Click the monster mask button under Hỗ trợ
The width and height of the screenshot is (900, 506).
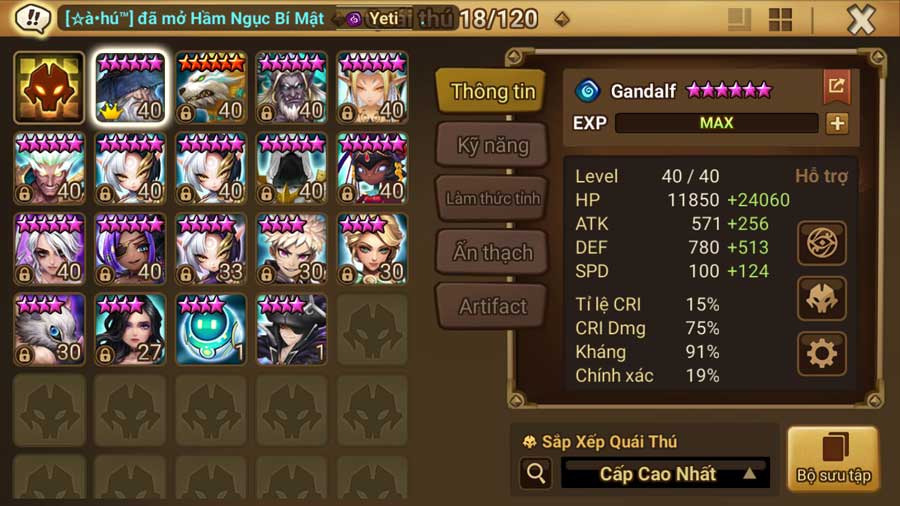(x=822, y=298)
